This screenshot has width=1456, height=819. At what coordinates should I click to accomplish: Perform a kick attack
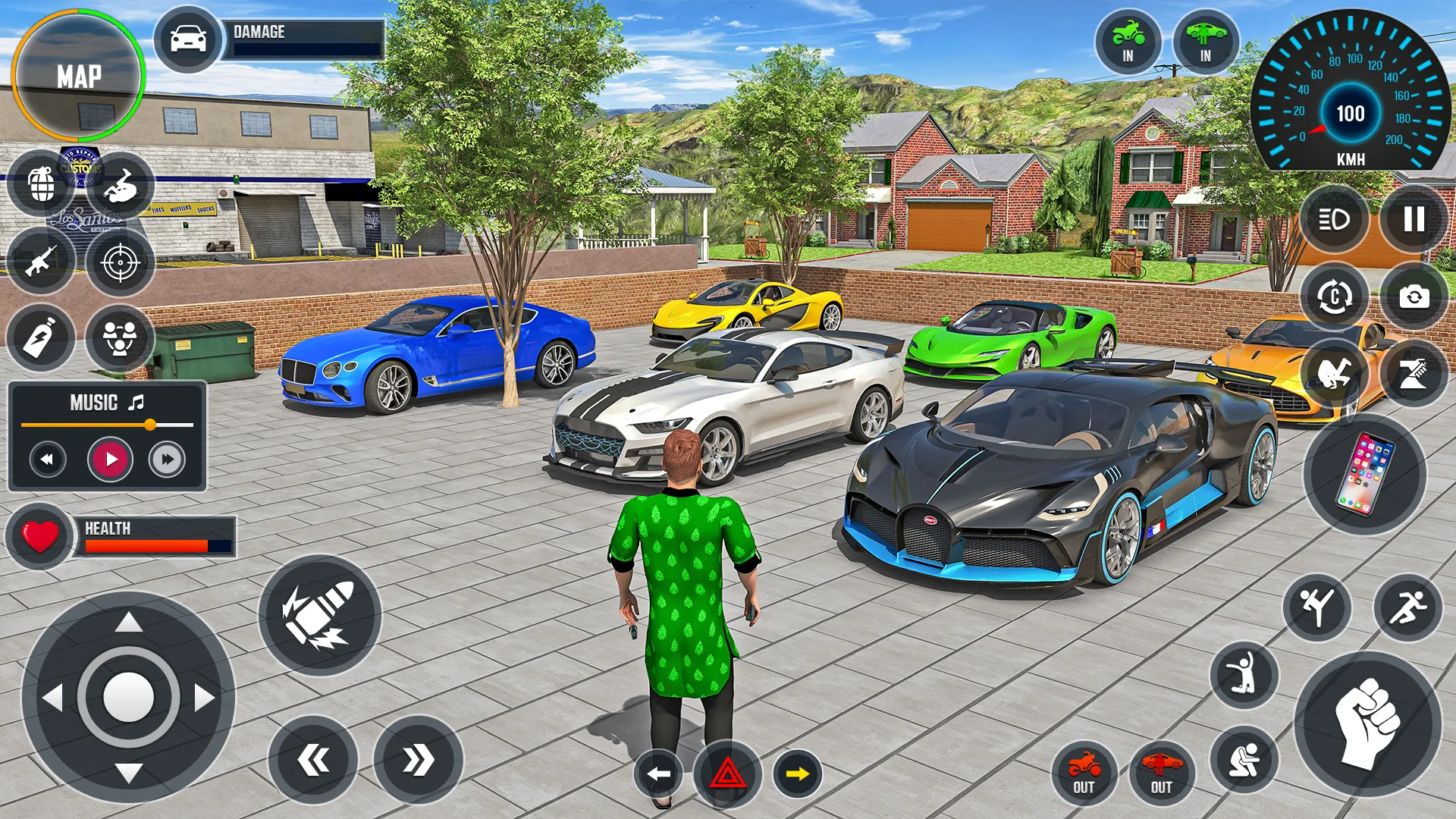(x=1317, y=607)
